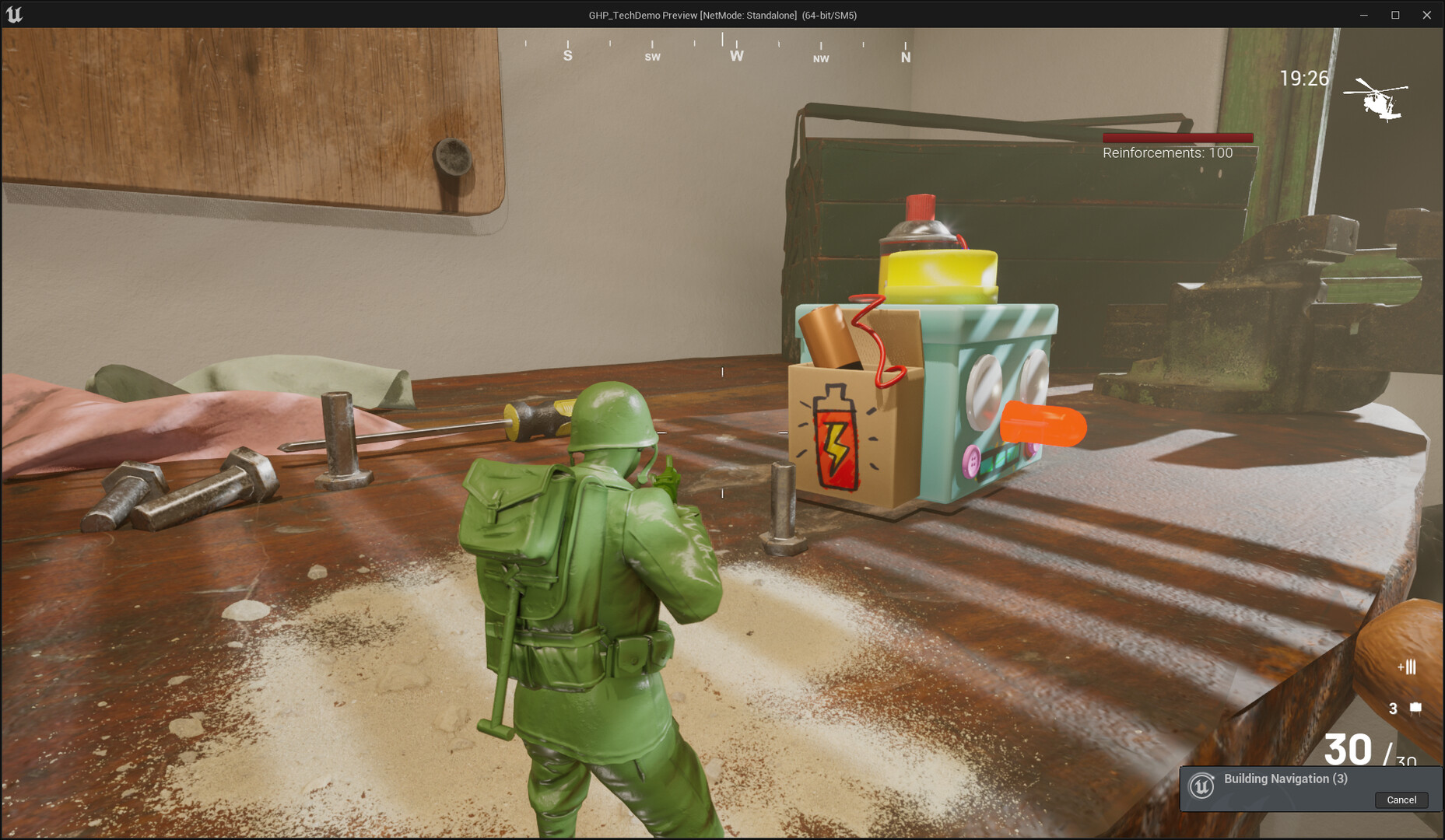Click the Building Navigation (3) notification panel
Viewport: 1445px width, 840px height.
[1310, 788]
